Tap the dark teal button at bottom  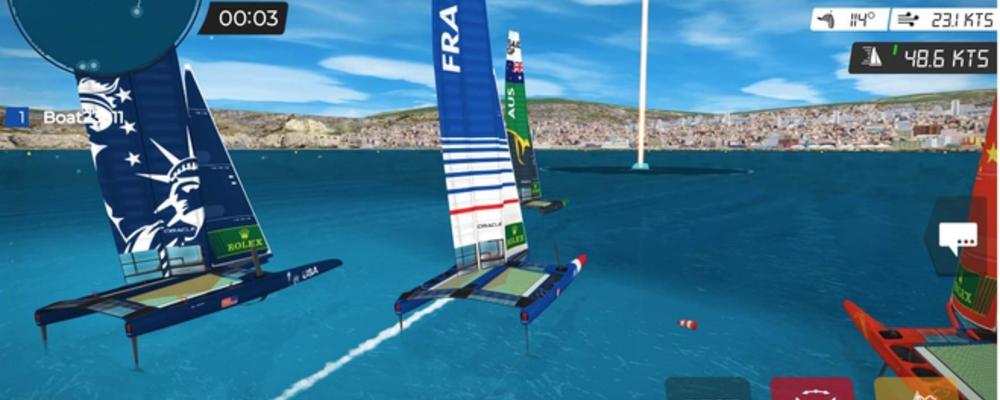tap(707, 389)
